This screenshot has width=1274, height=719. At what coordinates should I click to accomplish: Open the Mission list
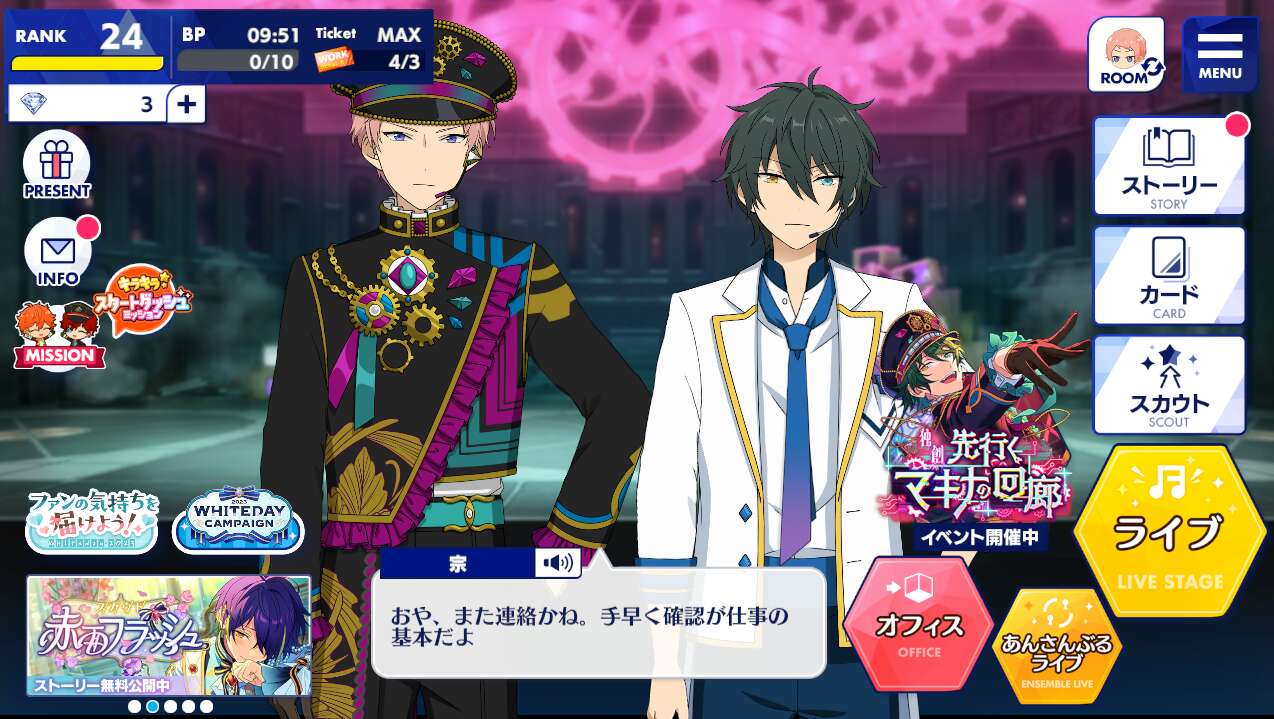(x=58, y=335)
